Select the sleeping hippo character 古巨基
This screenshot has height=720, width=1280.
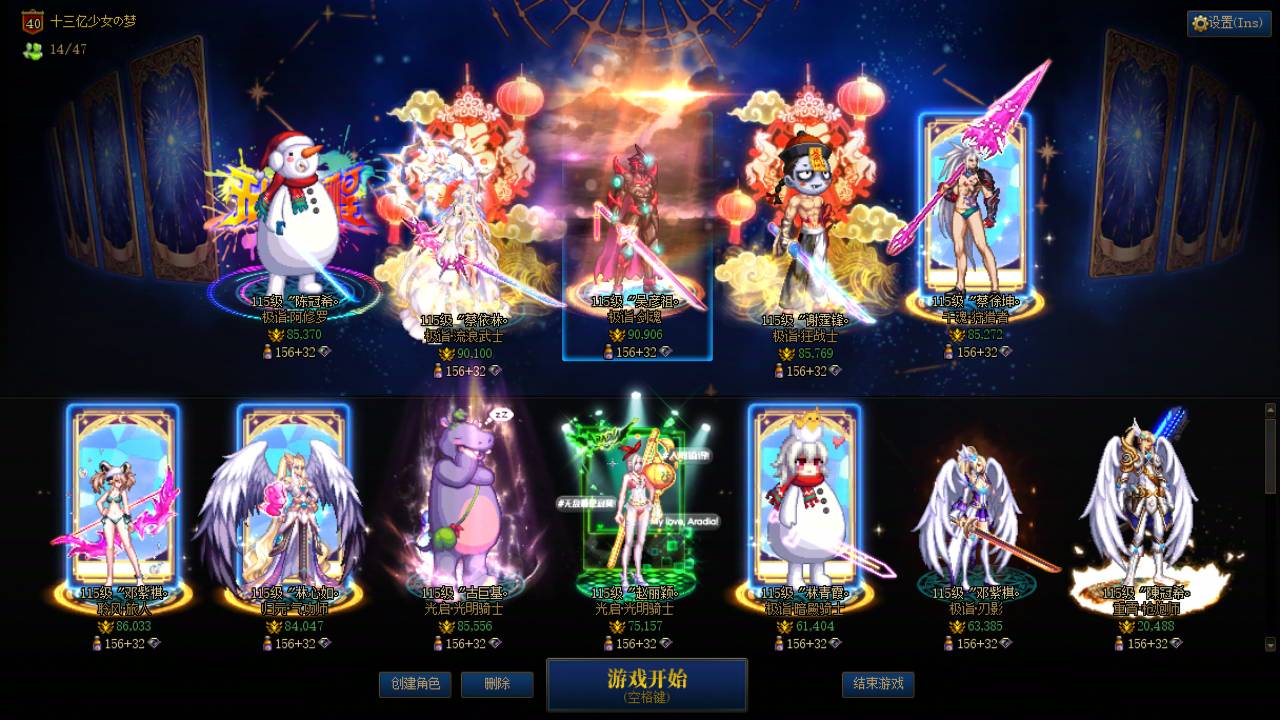(465, 500)
